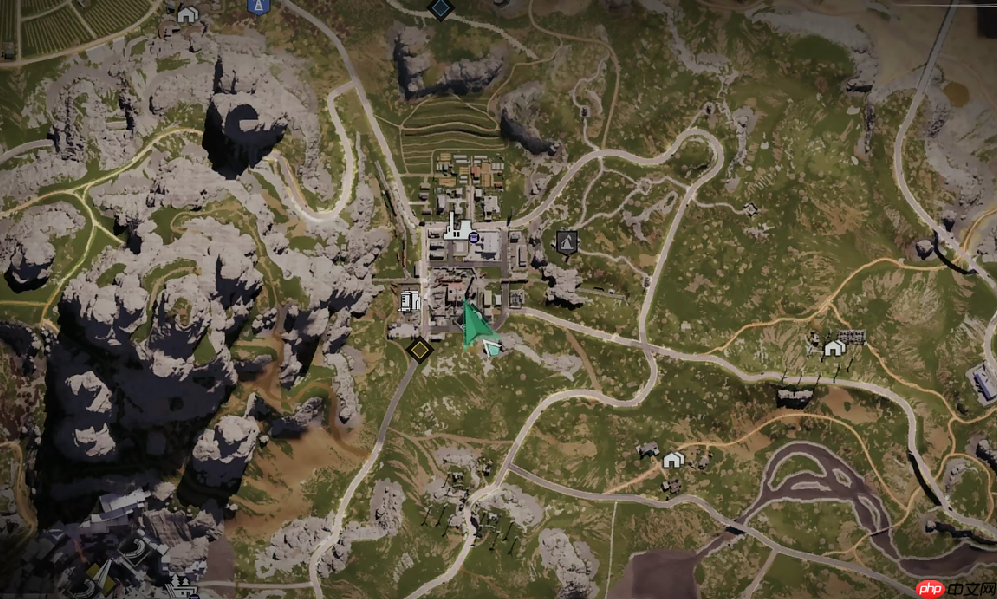Choose the blue radio tower shield marker
The height and width of the screenshot is (599, 997).
(258, 5)
